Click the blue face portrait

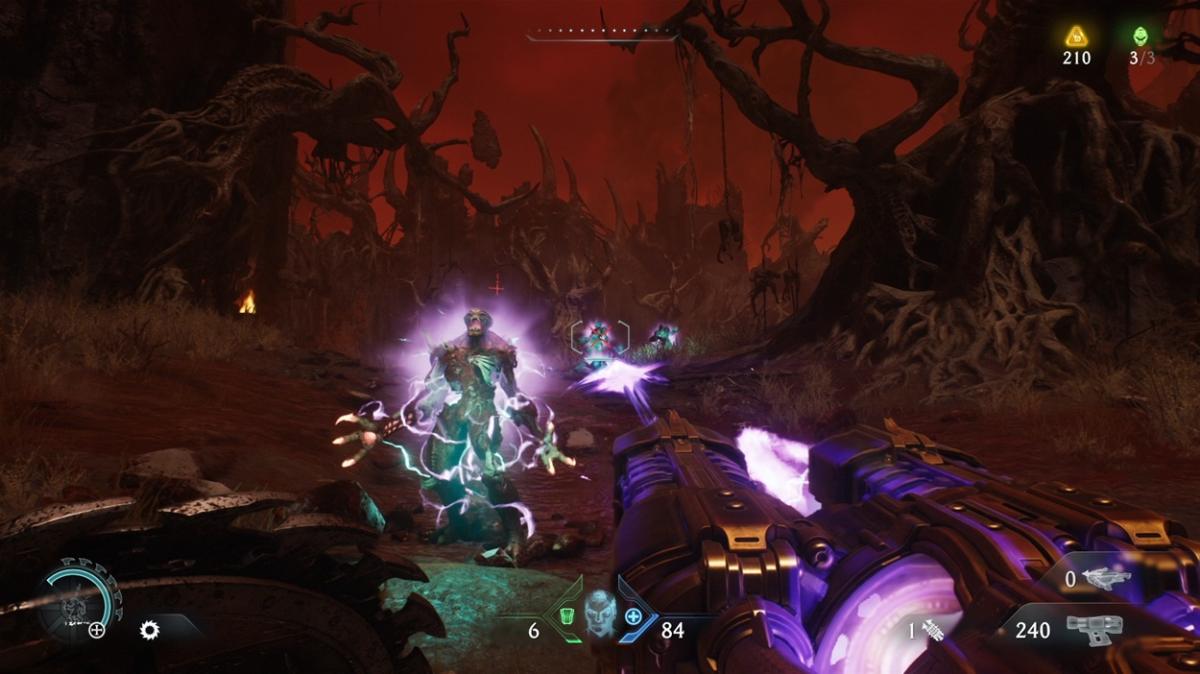click(x=598, y=612)
